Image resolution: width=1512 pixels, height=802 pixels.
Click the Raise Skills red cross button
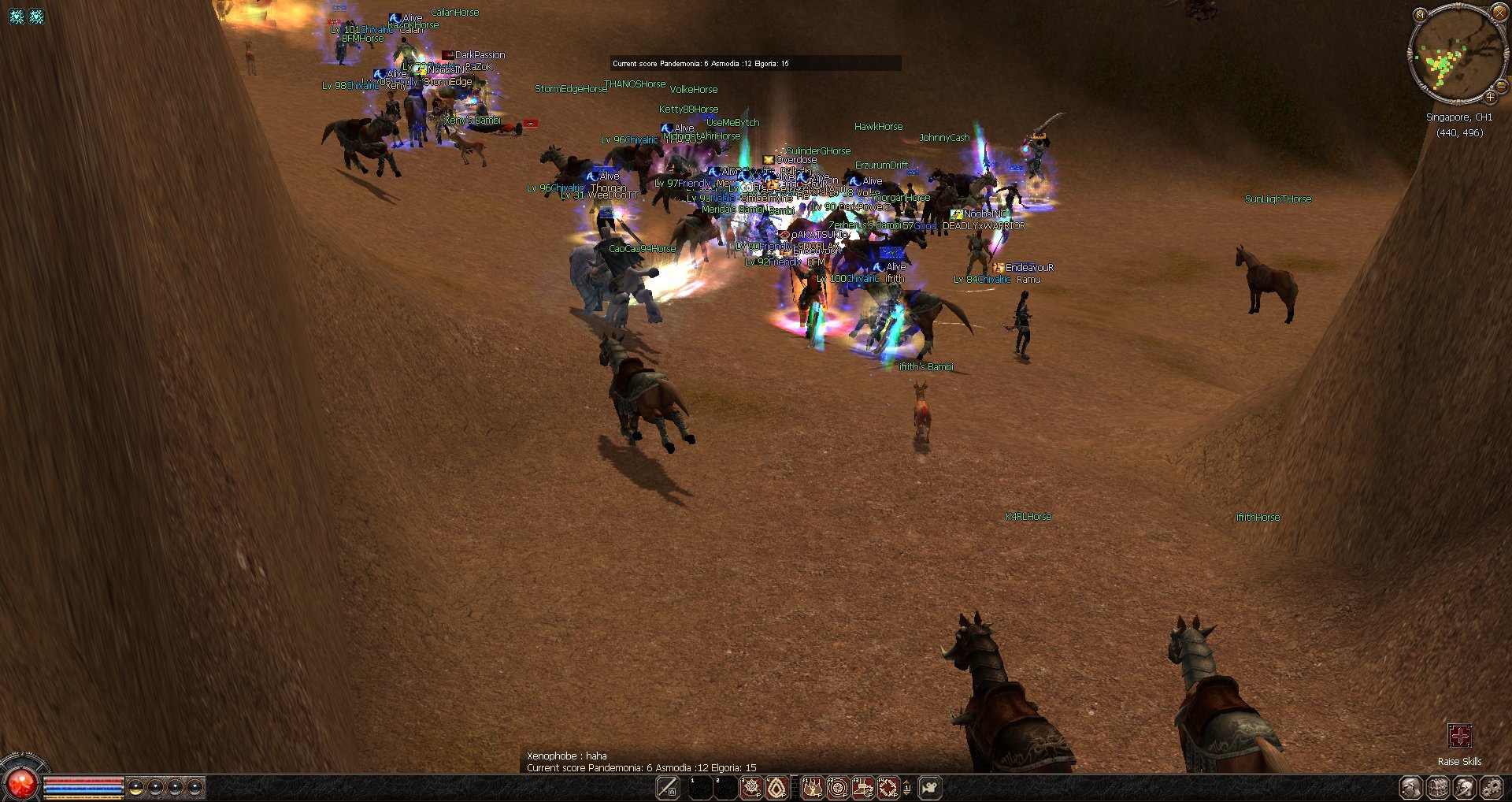(1459, 737)
